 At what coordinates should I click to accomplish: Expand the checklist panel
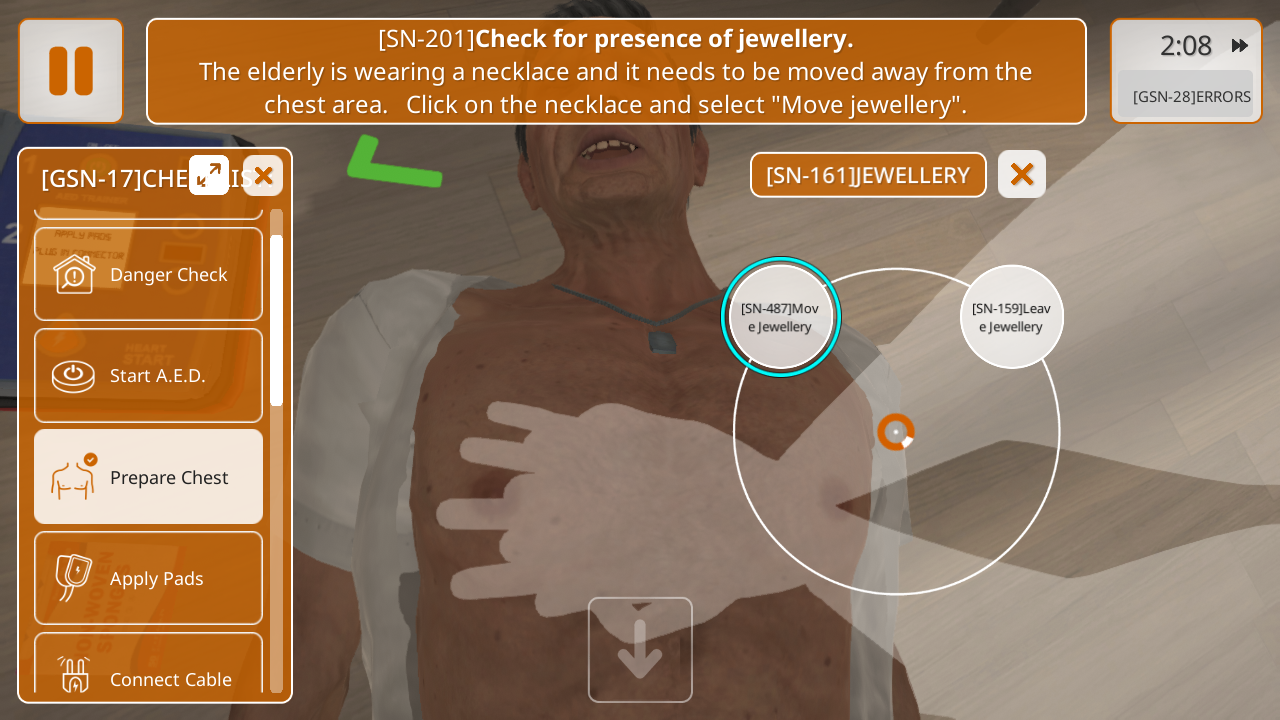point(209,175)
